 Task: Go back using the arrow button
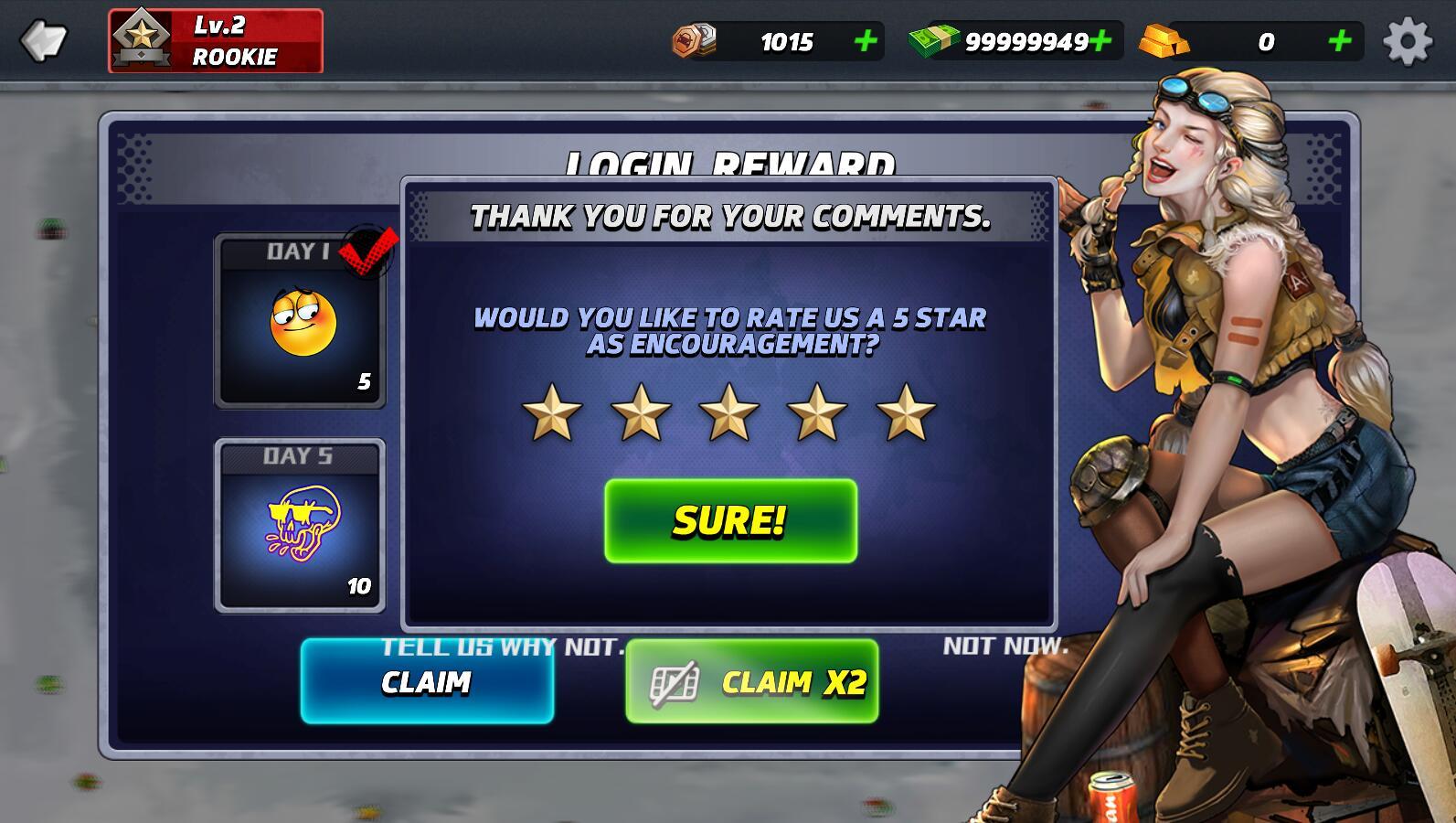(x=43, y=41)
